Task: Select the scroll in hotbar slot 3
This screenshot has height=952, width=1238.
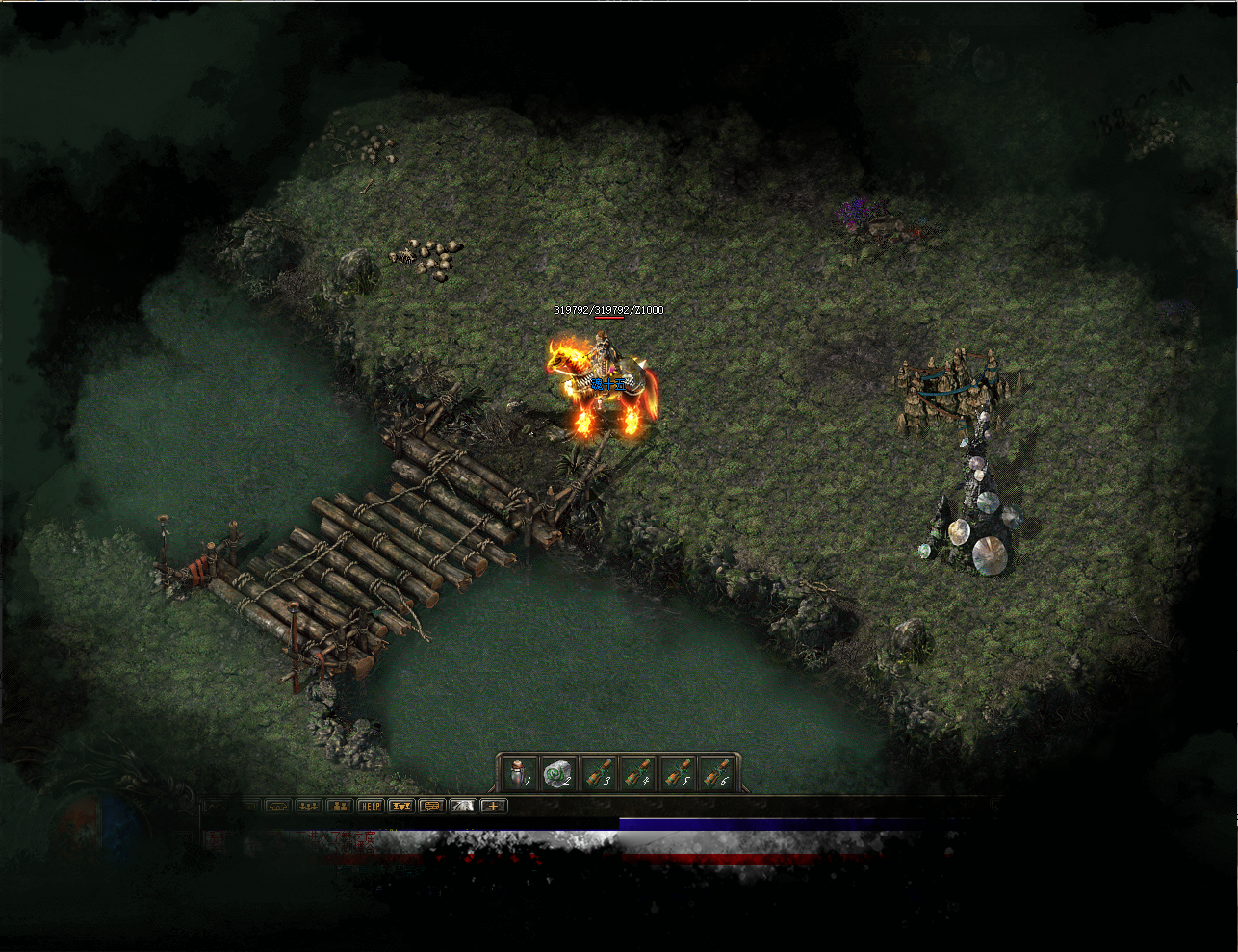Action: click(x=598, y=773)
